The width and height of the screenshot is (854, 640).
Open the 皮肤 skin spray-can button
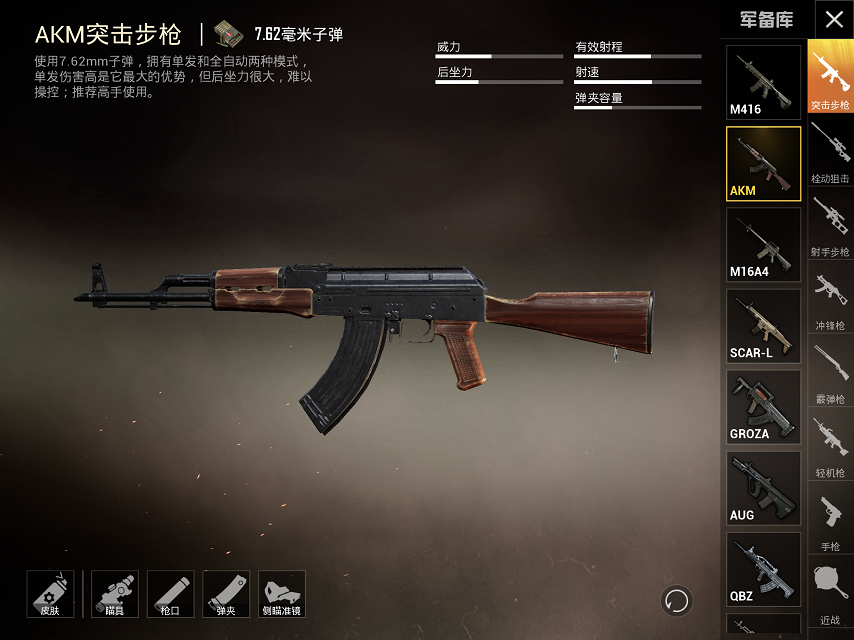pyautogui.click(x=50, y=594)
